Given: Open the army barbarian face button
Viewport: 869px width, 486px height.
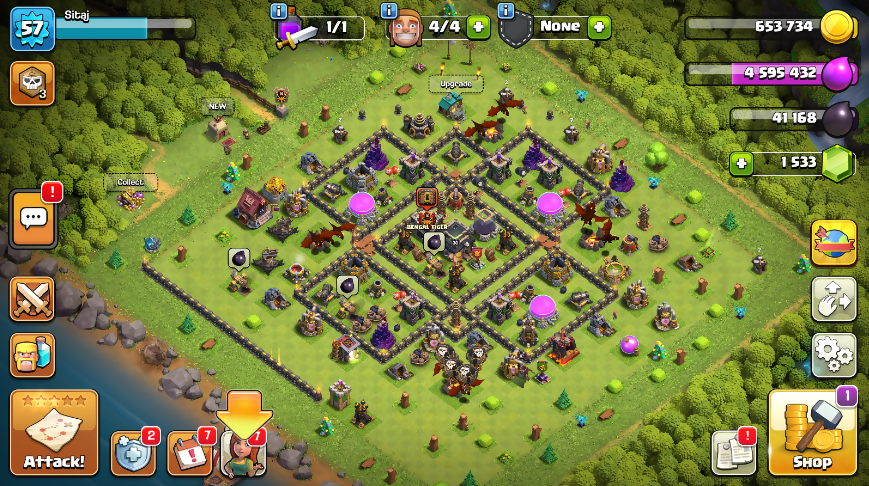Looking at the screenshot, I should tap(32, 355).
